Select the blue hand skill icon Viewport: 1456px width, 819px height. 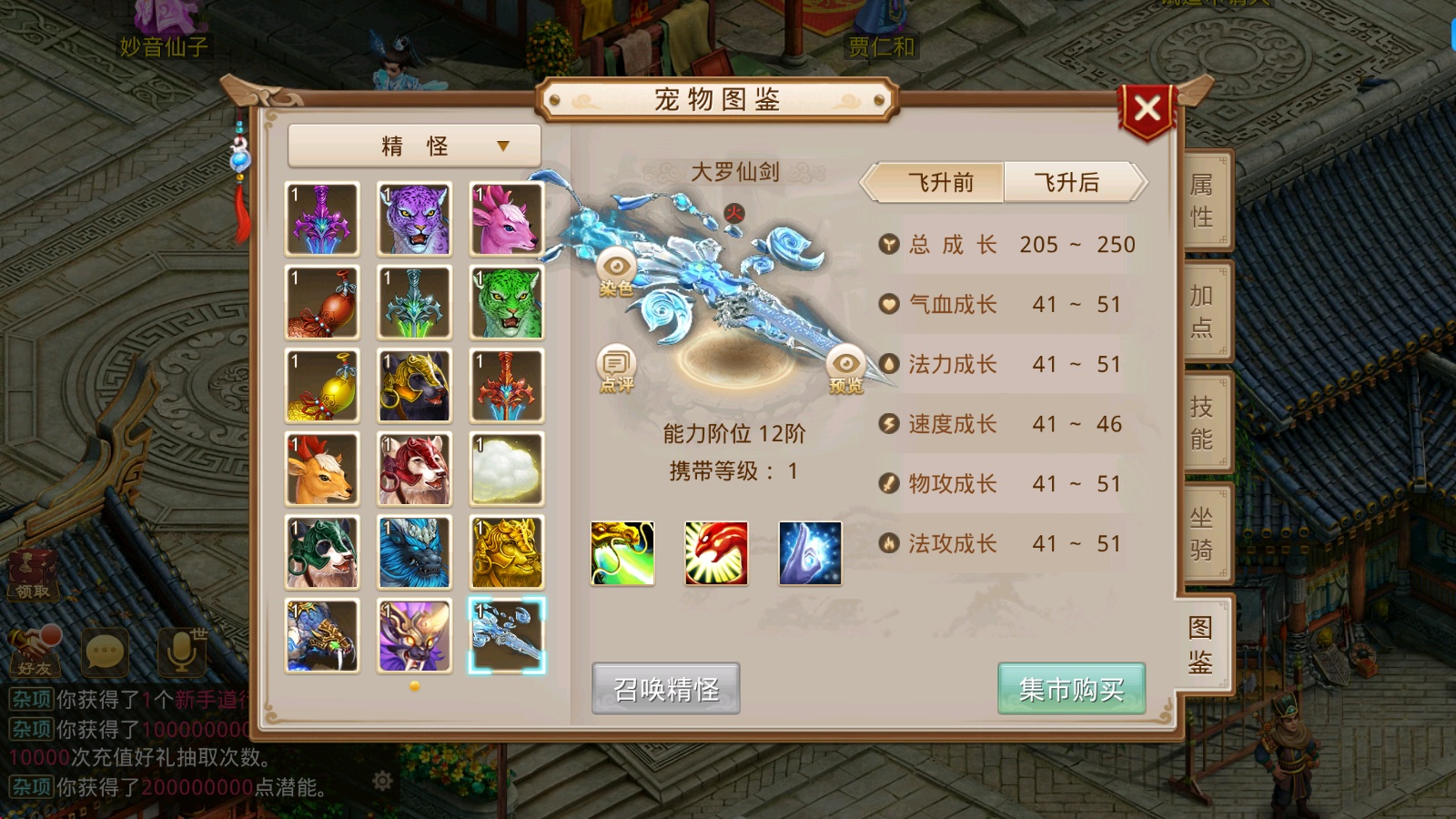coord(810,553)
